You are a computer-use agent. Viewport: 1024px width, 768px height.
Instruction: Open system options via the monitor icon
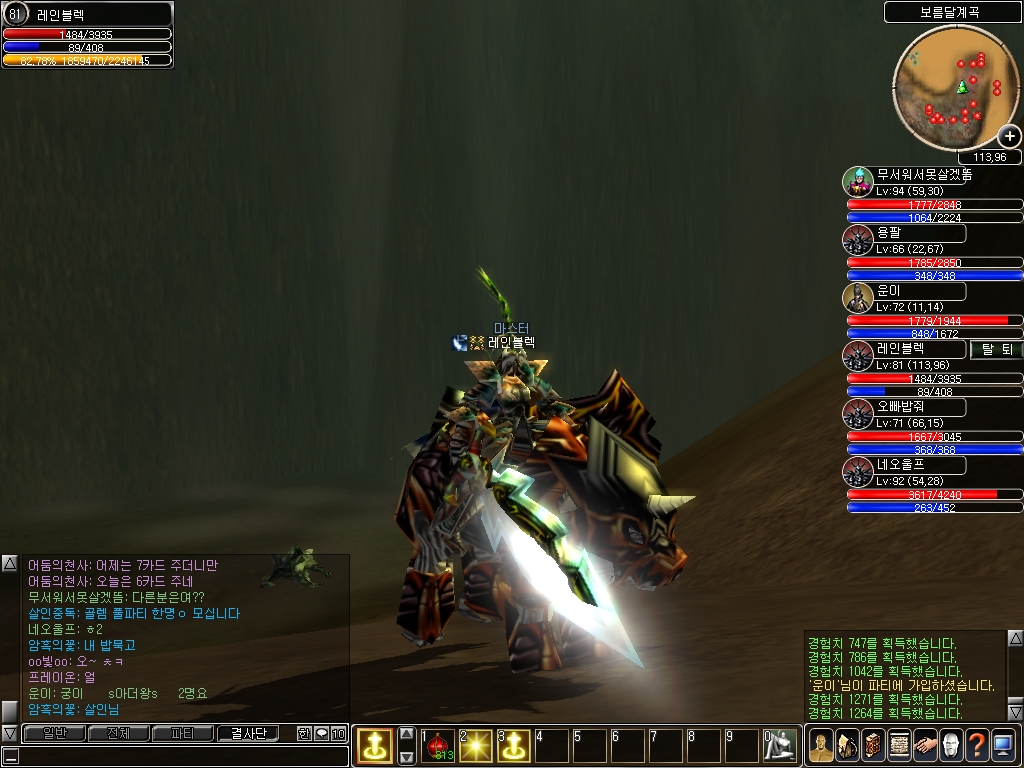coord(1003,745)
